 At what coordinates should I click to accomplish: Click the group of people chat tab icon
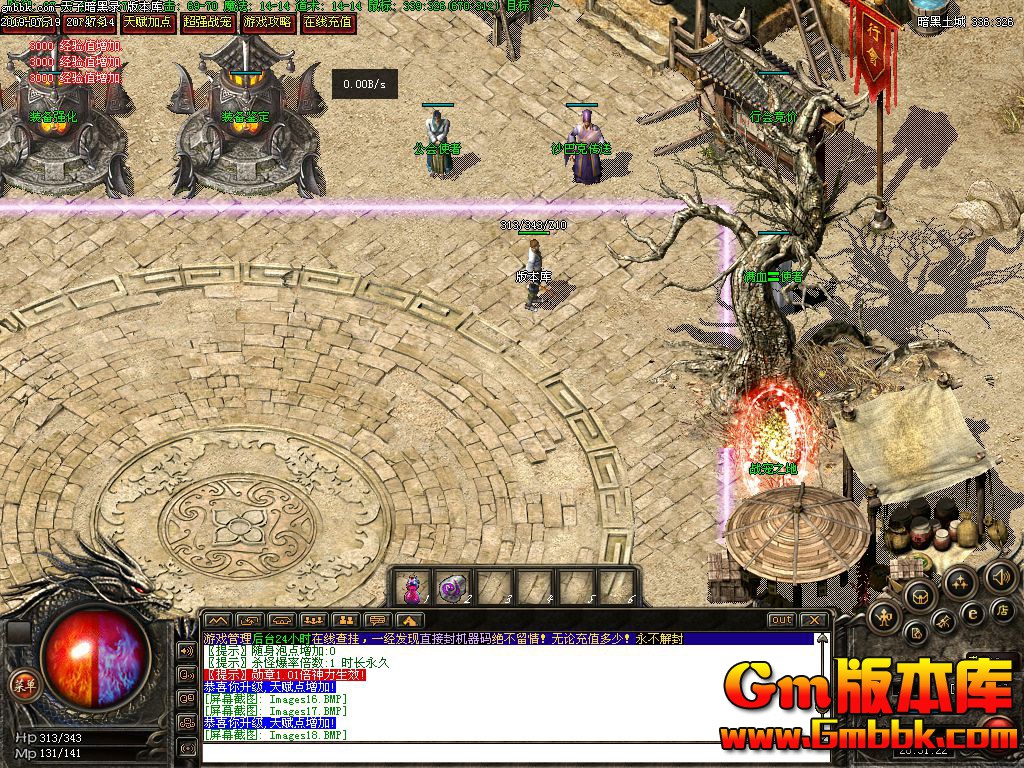pyautogui.click(x=312, y=620)
